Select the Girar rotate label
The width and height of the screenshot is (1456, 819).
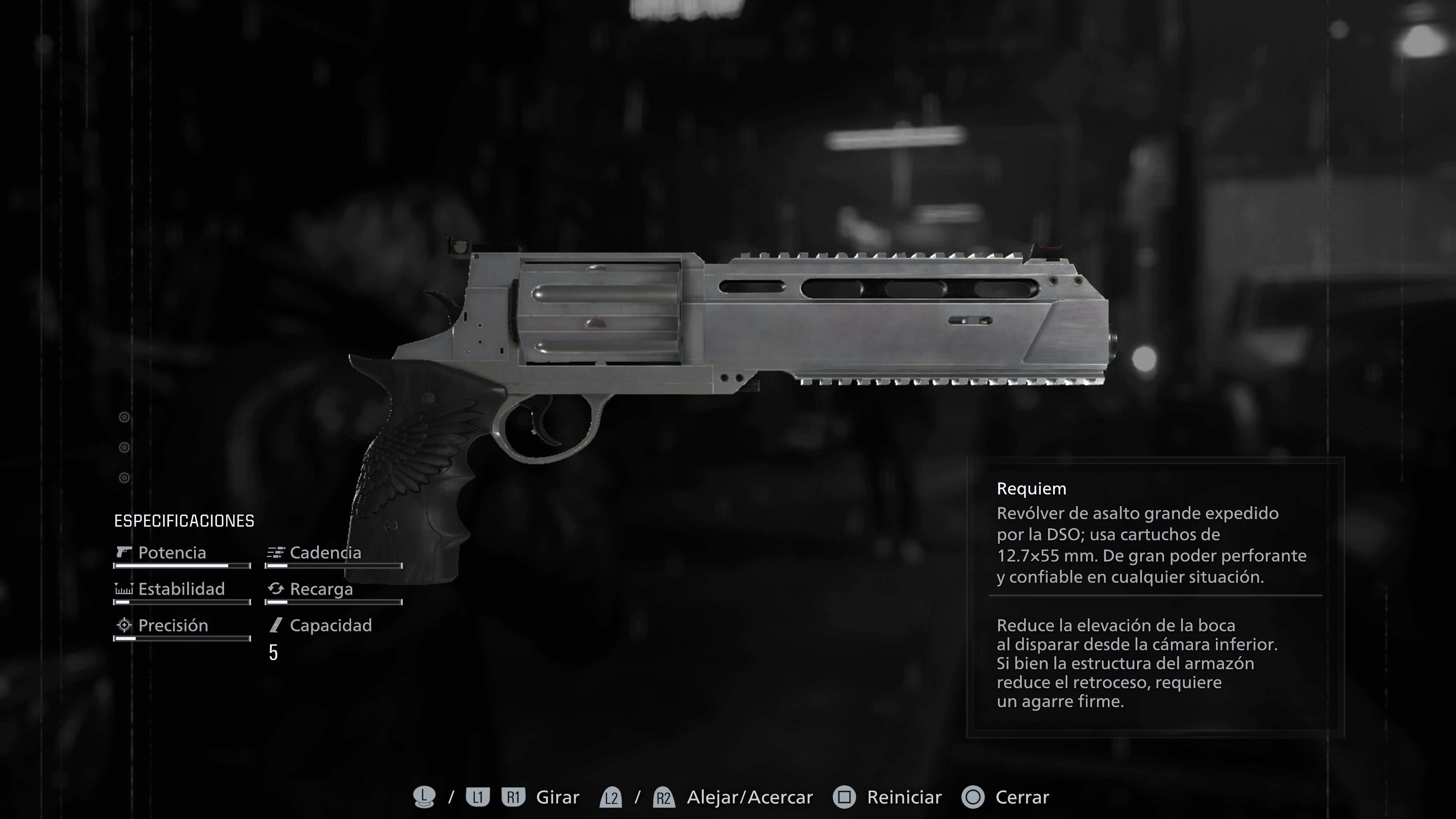[557, 797]
